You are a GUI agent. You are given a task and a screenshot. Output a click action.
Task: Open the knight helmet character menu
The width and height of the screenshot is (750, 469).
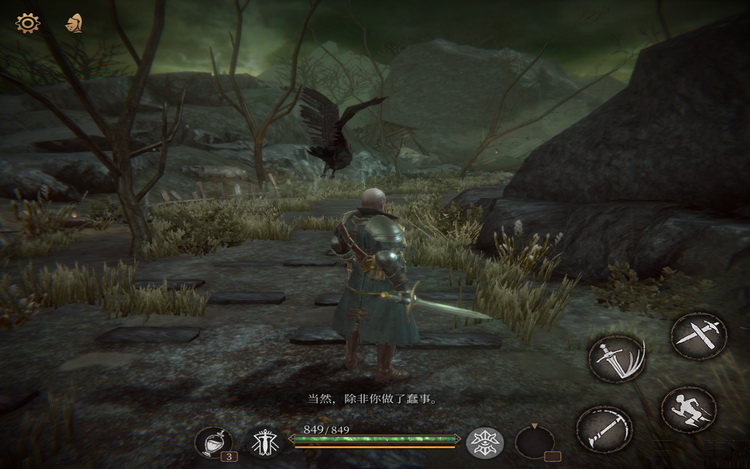(73, 22)
